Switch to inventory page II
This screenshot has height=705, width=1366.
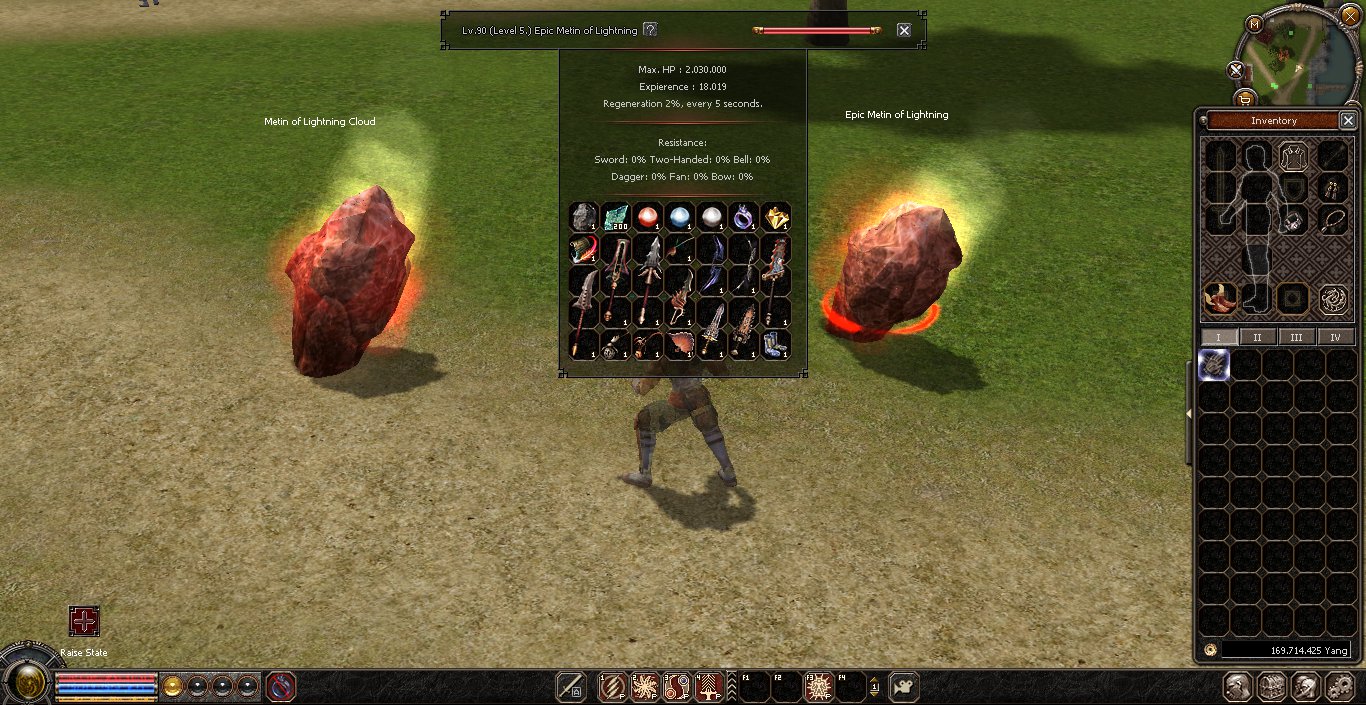pos(1257,337)
